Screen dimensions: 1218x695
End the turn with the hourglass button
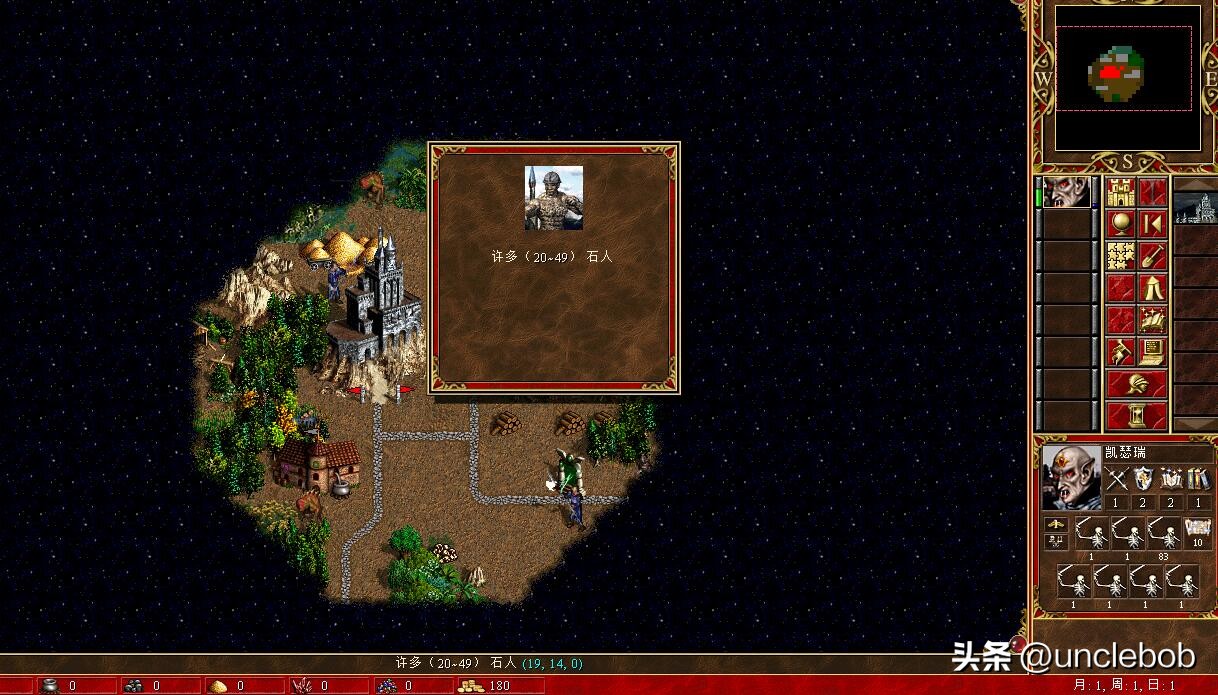point(1136,415)
